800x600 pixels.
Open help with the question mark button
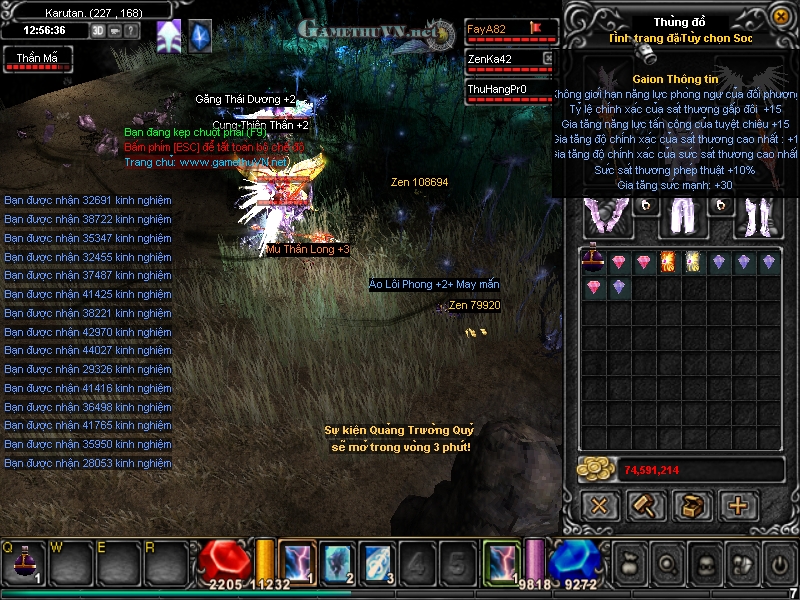click(x=132, y=30)
